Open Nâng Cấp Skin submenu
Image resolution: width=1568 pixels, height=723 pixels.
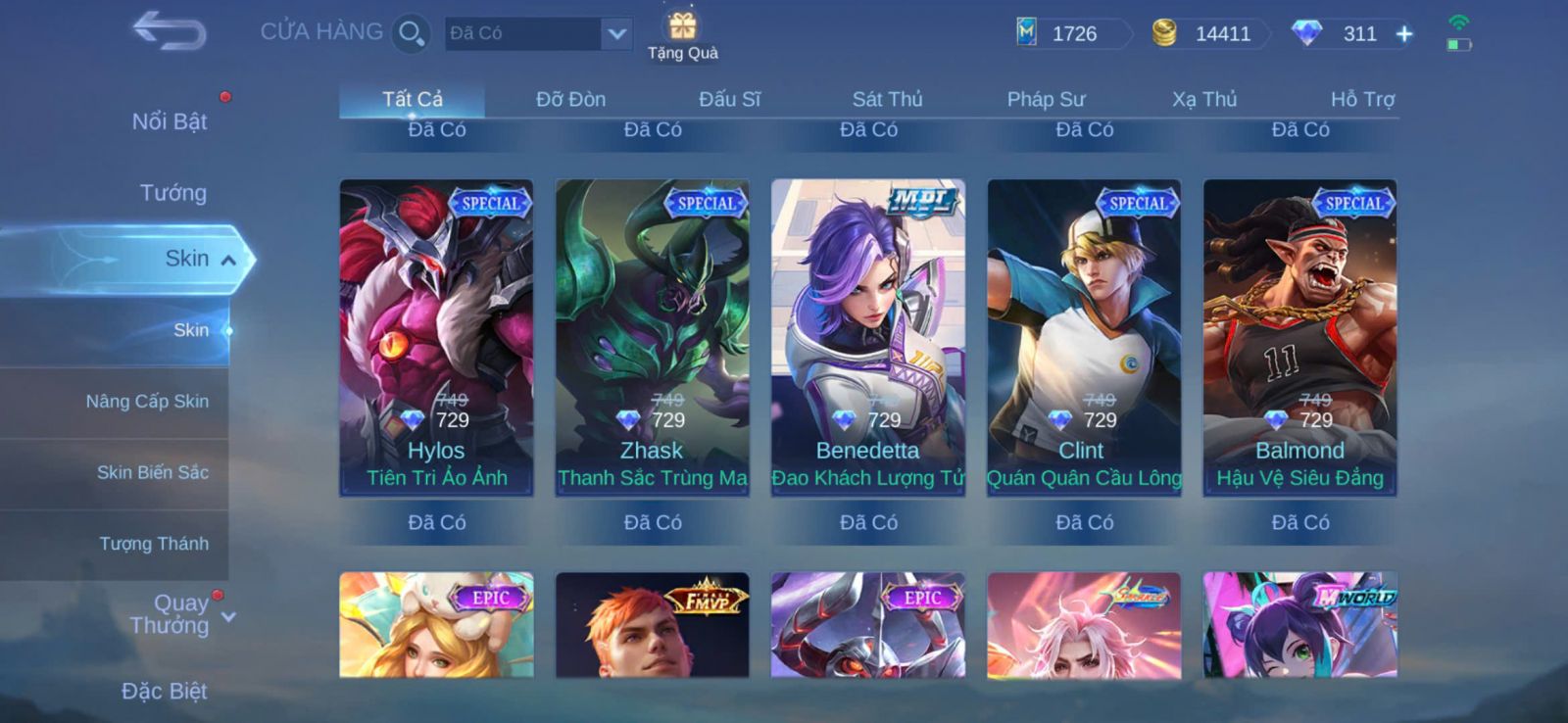tap(147, 402)
